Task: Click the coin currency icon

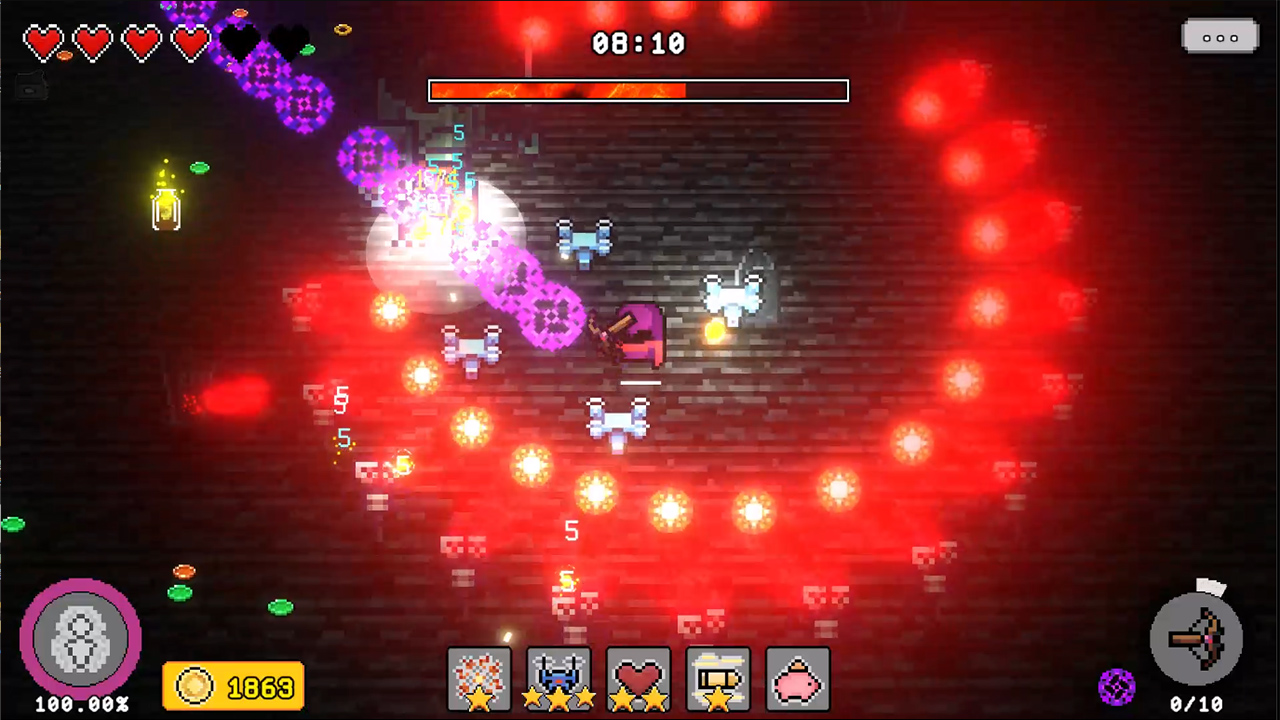Action: coord(194,686)
